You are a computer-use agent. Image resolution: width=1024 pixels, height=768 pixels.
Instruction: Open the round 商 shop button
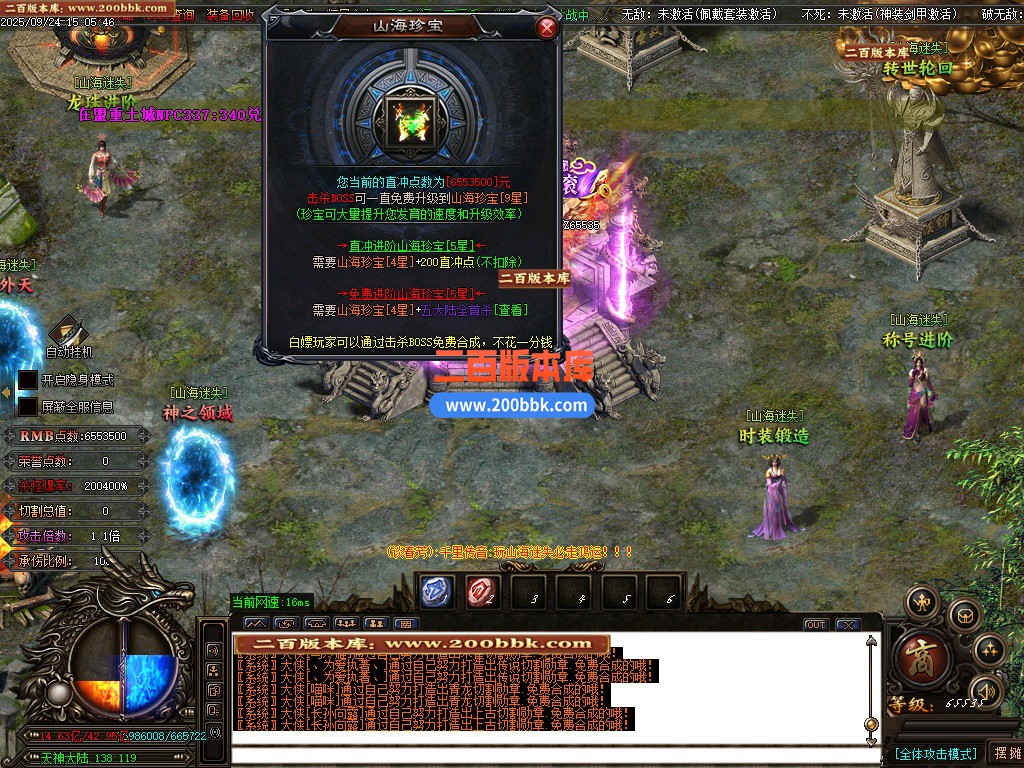pyautogui.click(x=915, y=657)
